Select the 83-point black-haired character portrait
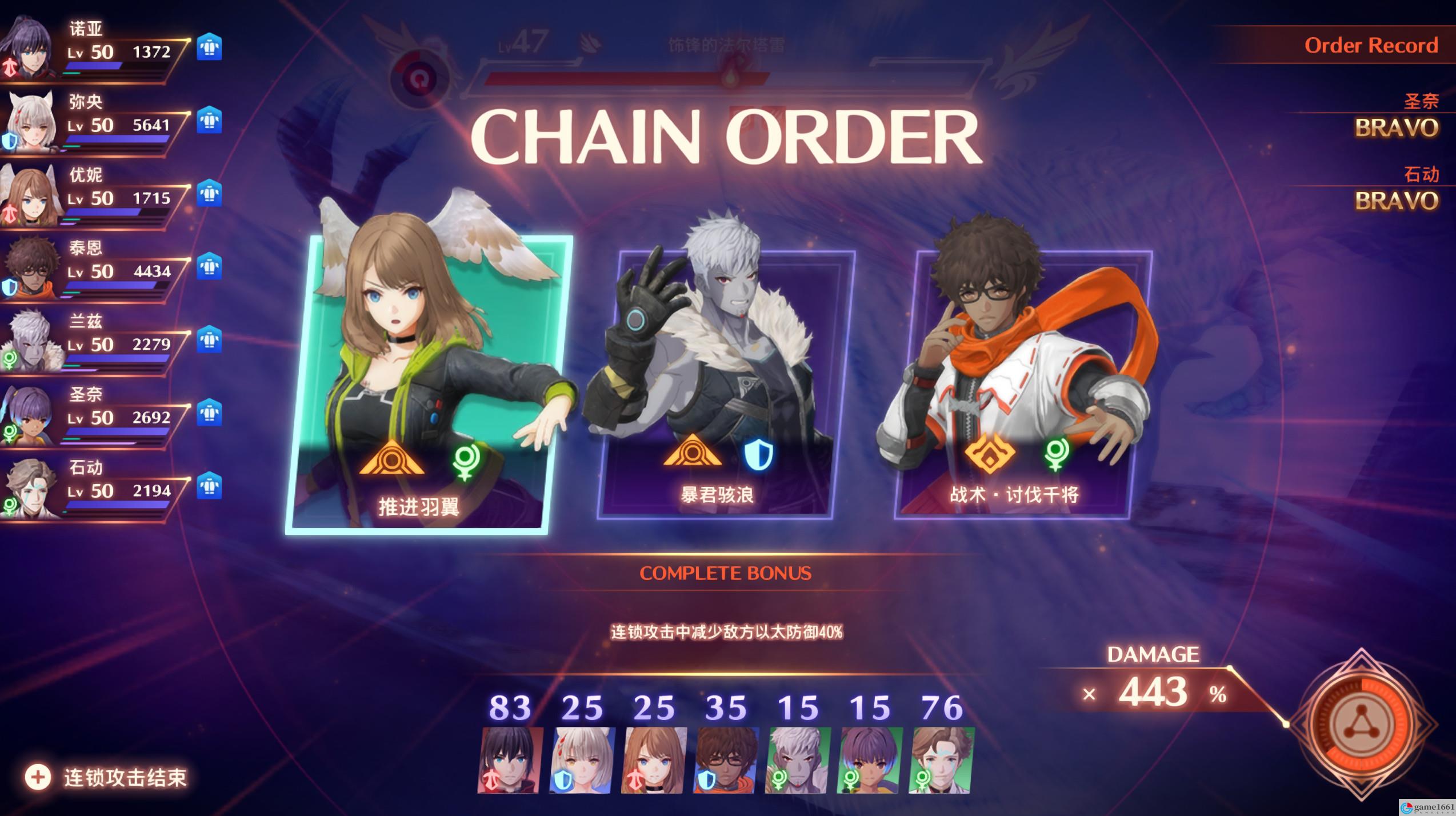The width and height of the screenshot is (1456, 816). pyautogui.click(x=510, y=760)
